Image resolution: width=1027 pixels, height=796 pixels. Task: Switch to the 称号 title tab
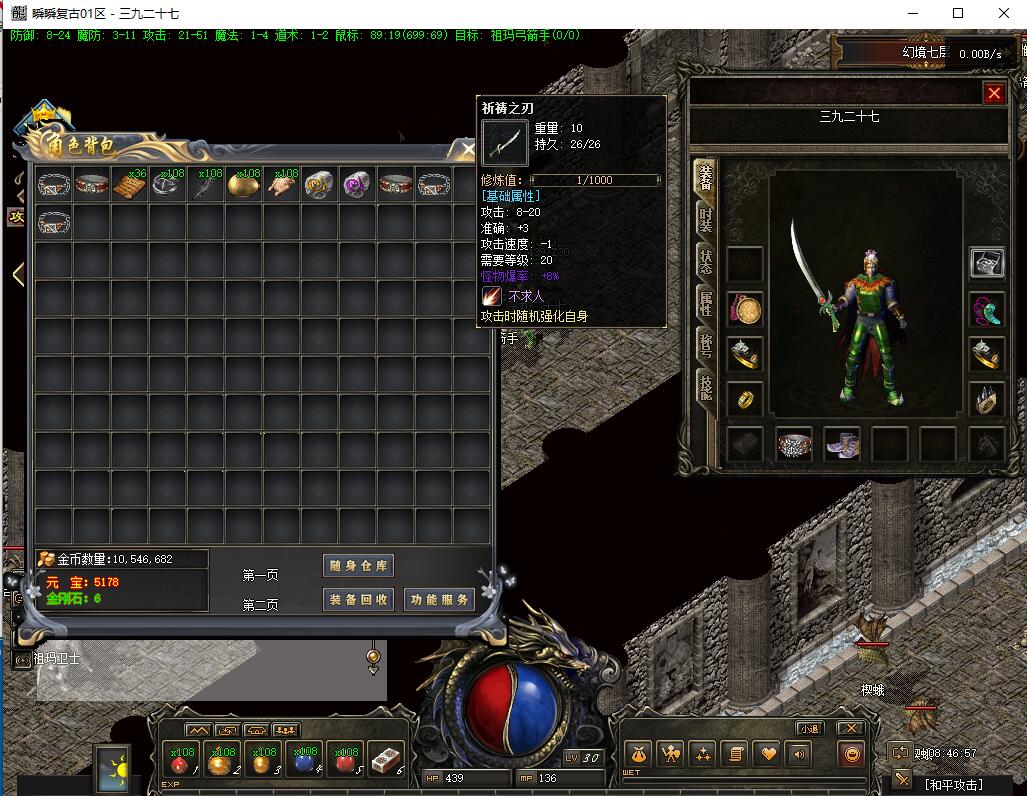click(x=705, y=346)
